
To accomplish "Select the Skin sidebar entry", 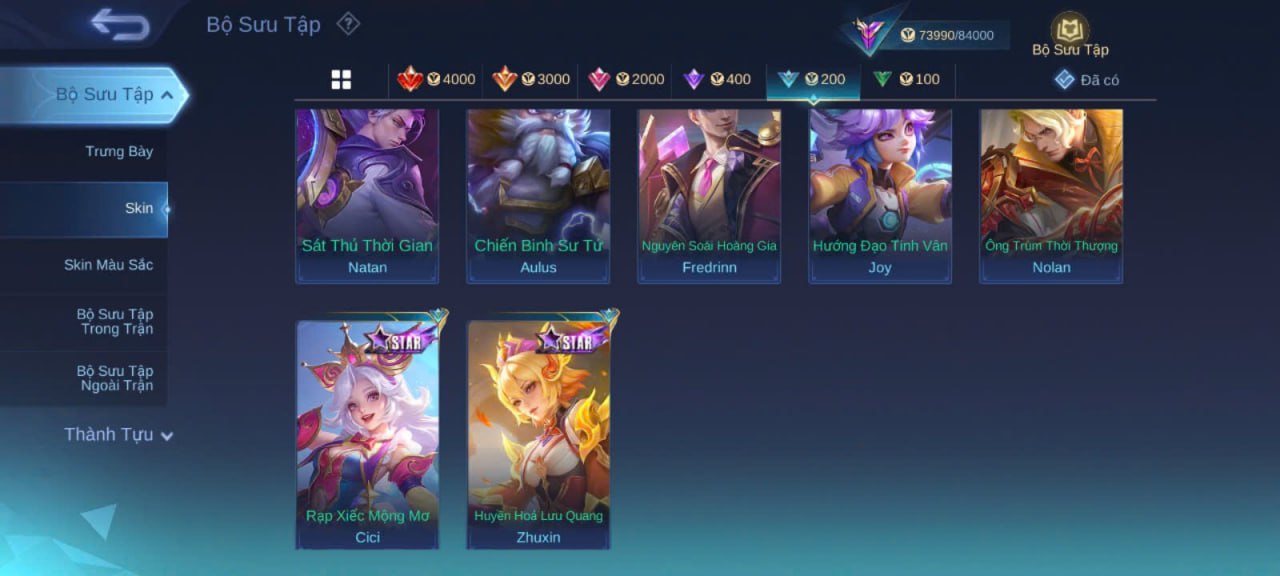I will (138, 209).
